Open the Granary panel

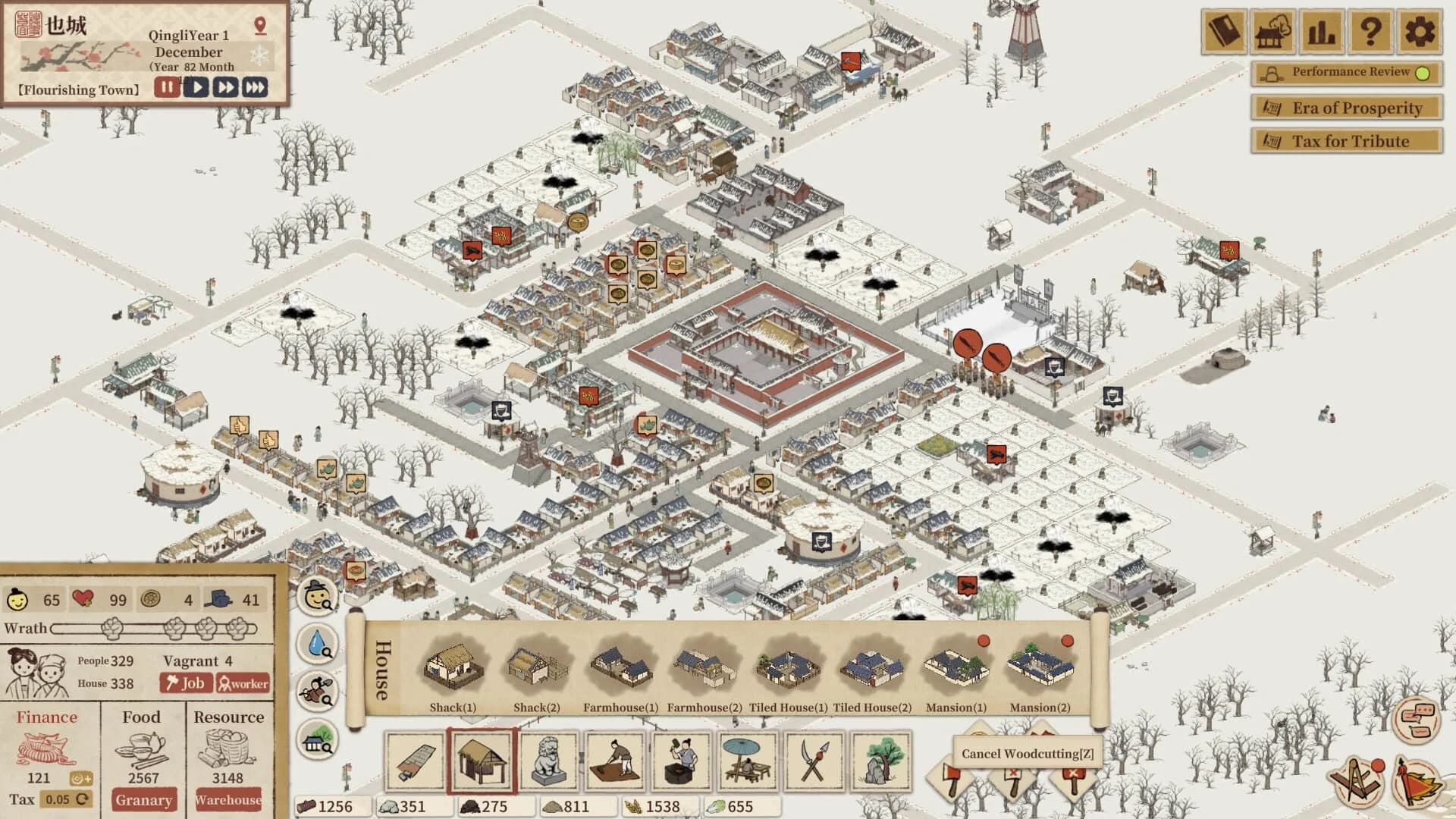pyautogui.click(x=144, y=801)
